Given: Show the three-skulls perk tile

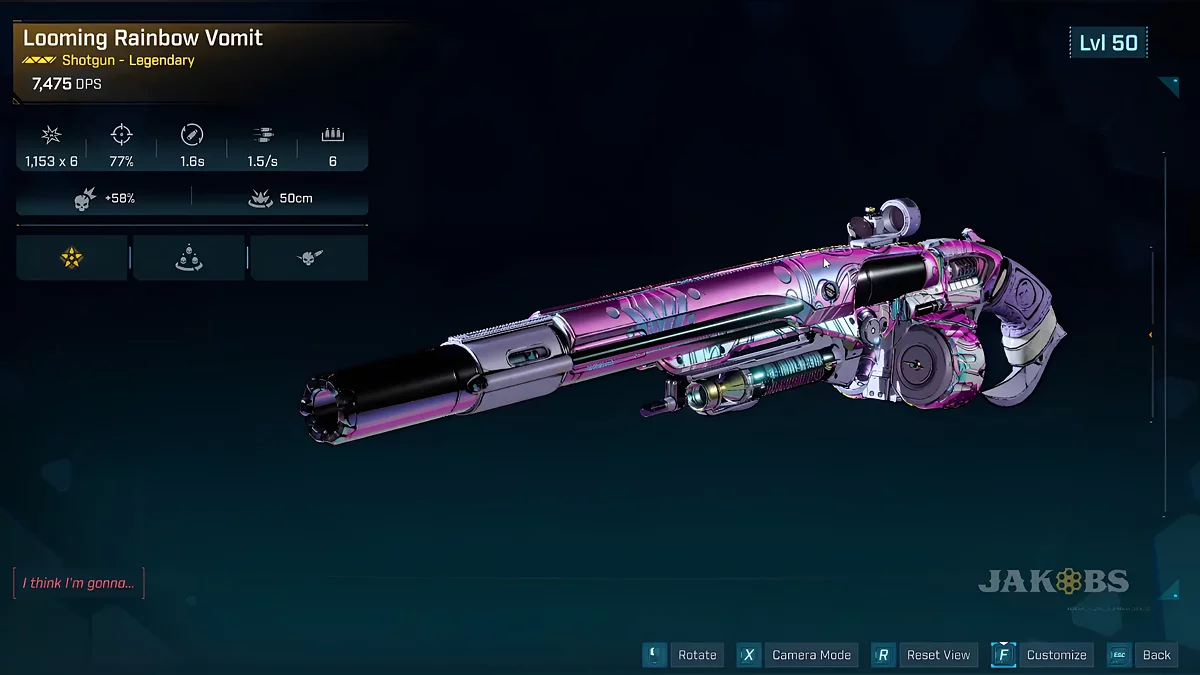Looking at the screenshot, I should (x=189, y=258).
